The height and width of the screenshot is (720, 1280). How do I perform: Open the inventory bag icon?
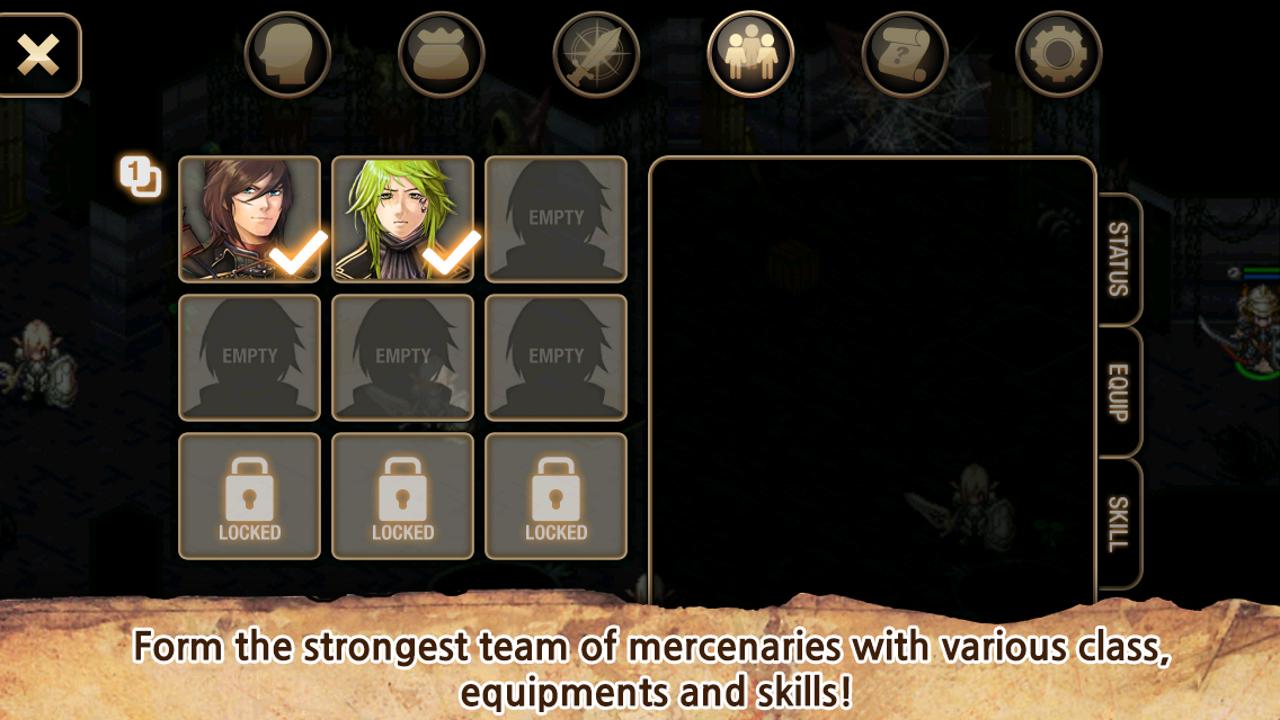pos(440,52)
